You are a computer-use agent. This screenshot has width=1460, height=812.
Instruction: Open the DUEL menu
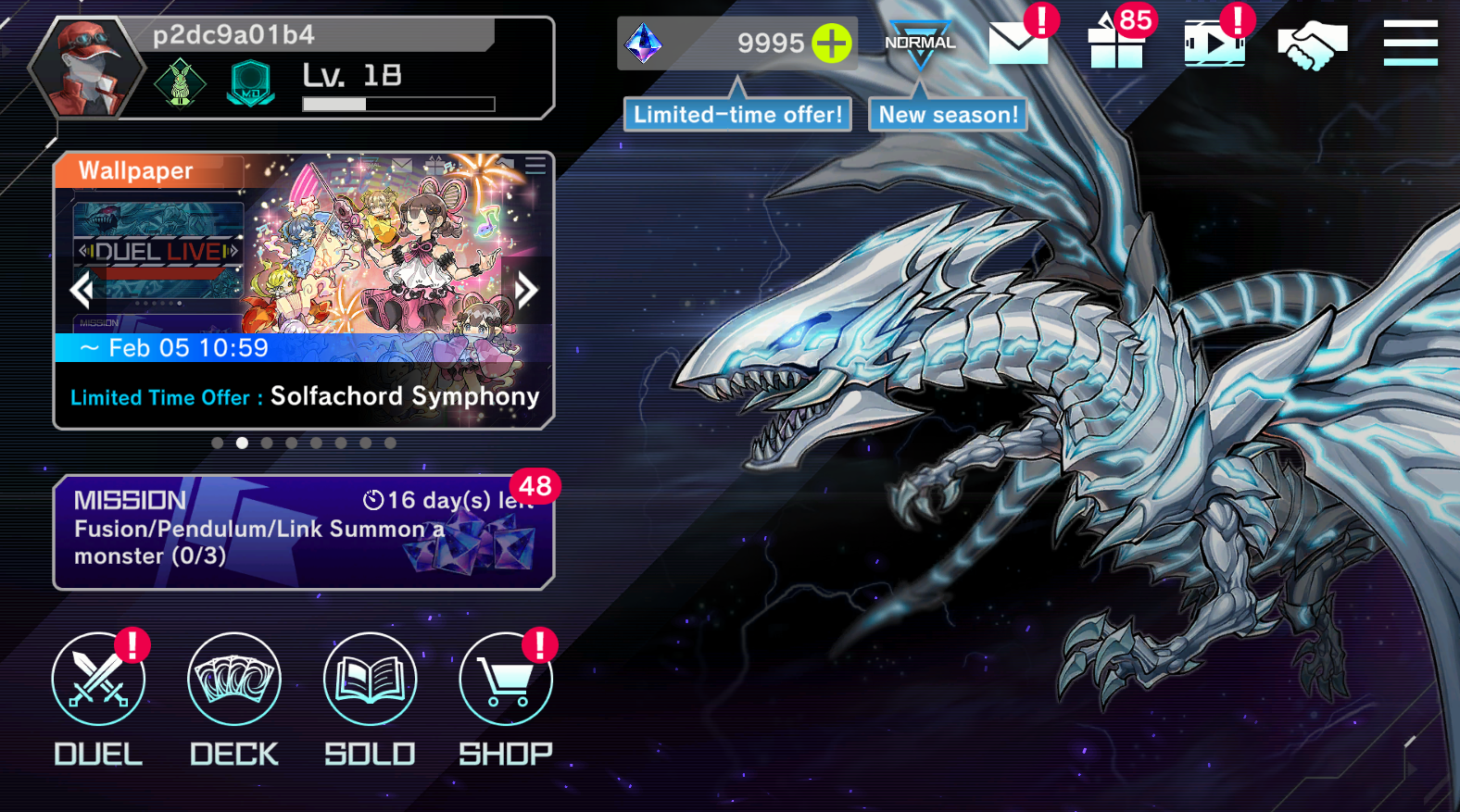coord(98,681)
